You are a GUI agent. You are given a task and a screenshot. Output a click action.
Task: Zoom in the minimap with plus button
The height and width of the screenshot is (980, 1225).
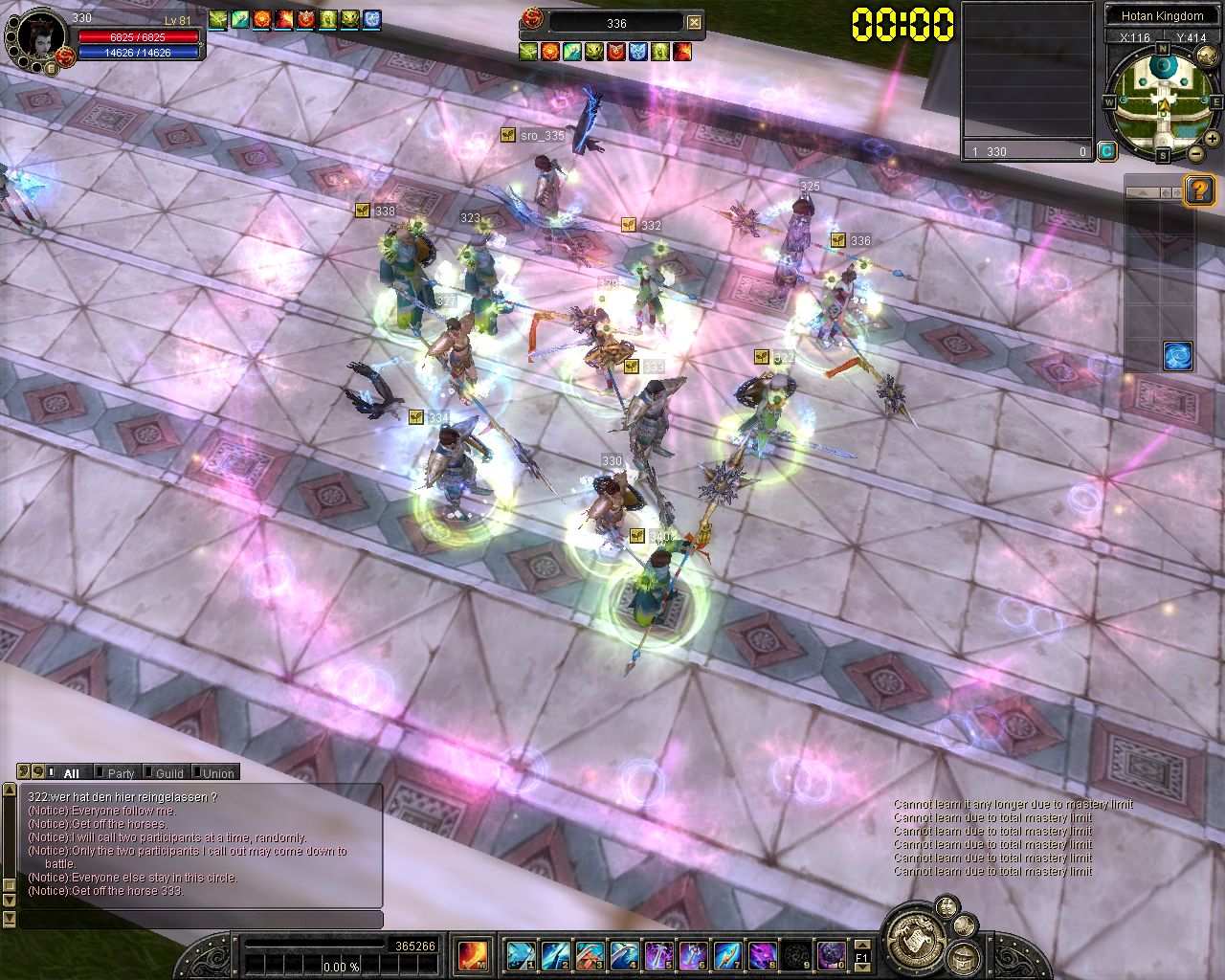[x=1213, y=139]
